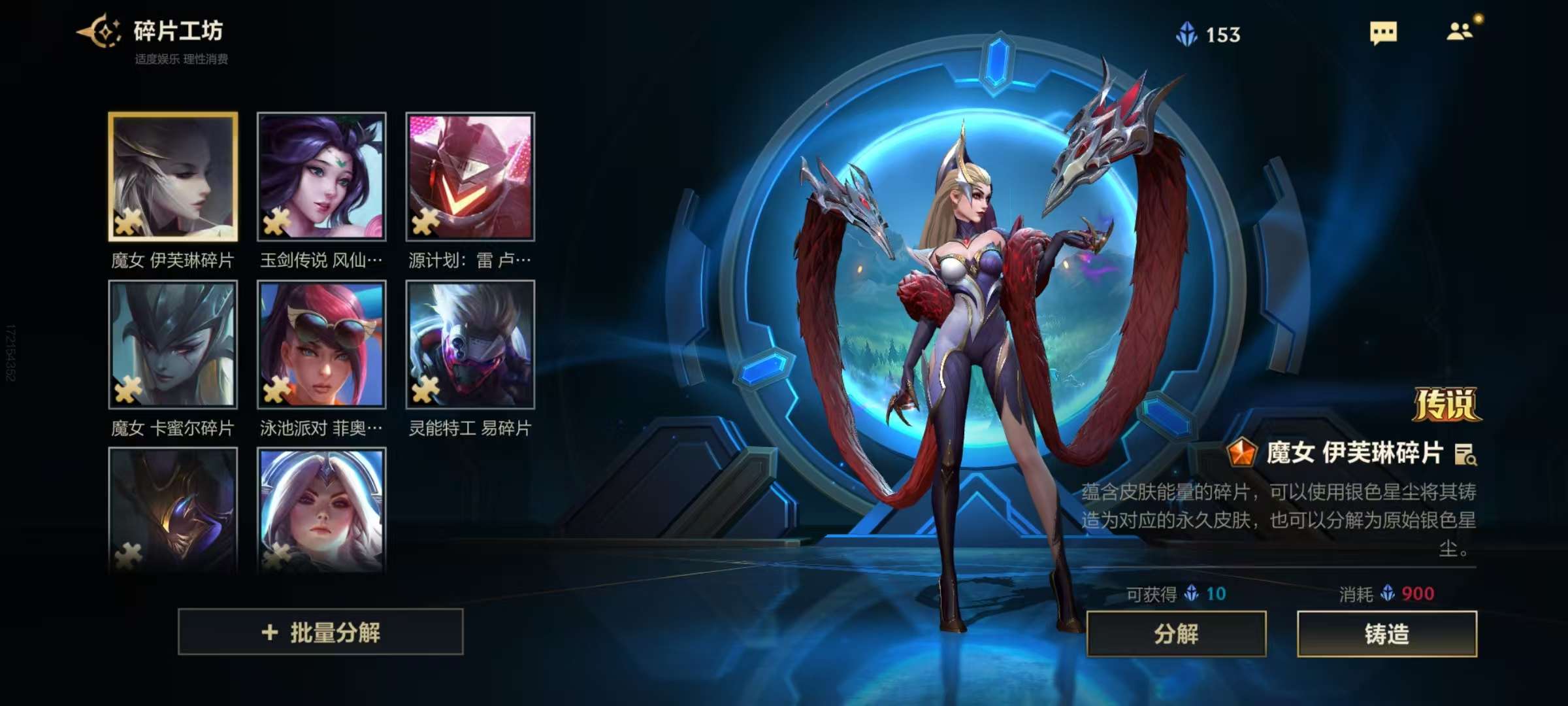Open the friends list icon
Screen dimensions: 1568x706
pyautogui.click(x=1460, y=31)
